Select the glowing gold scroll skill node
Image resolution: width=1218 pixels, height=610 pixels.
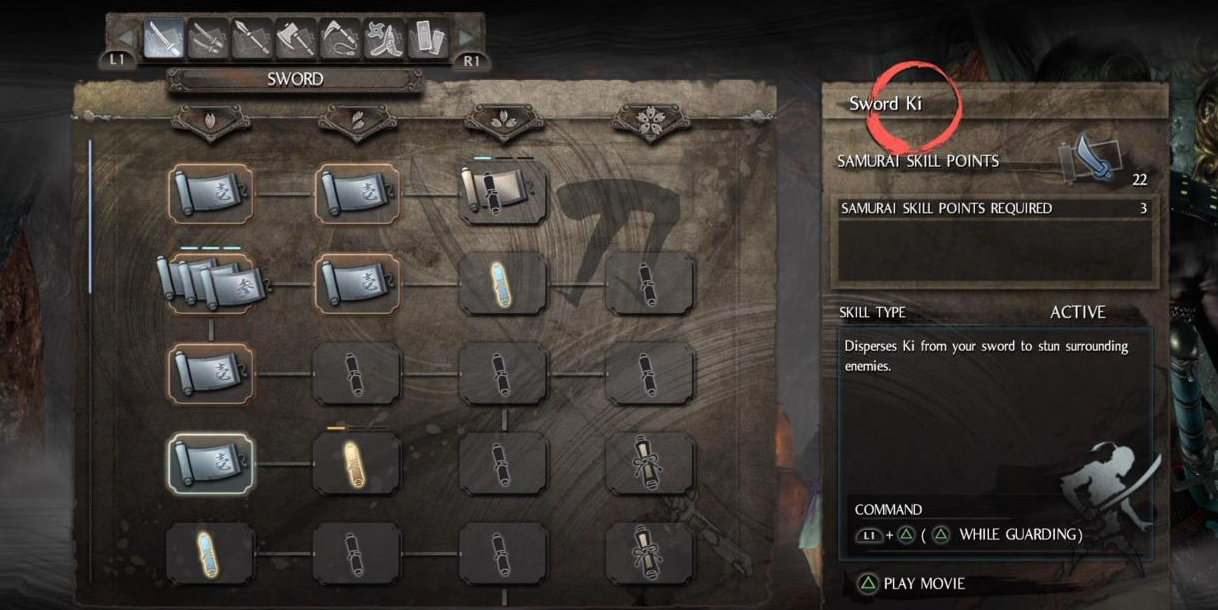tap(357, 463)
